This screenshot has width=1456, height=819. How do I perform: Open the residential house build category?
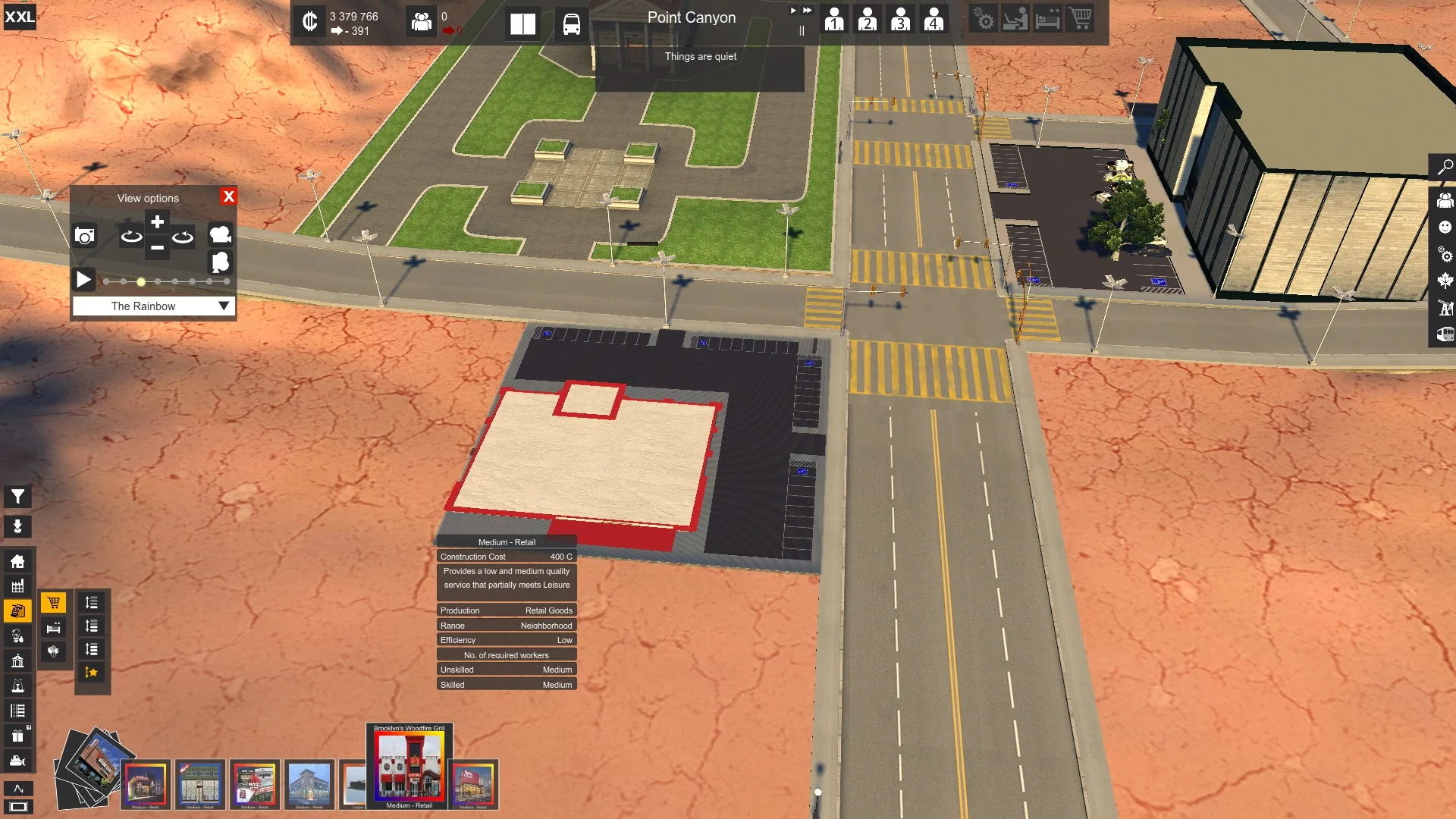[x=17, y=561]
